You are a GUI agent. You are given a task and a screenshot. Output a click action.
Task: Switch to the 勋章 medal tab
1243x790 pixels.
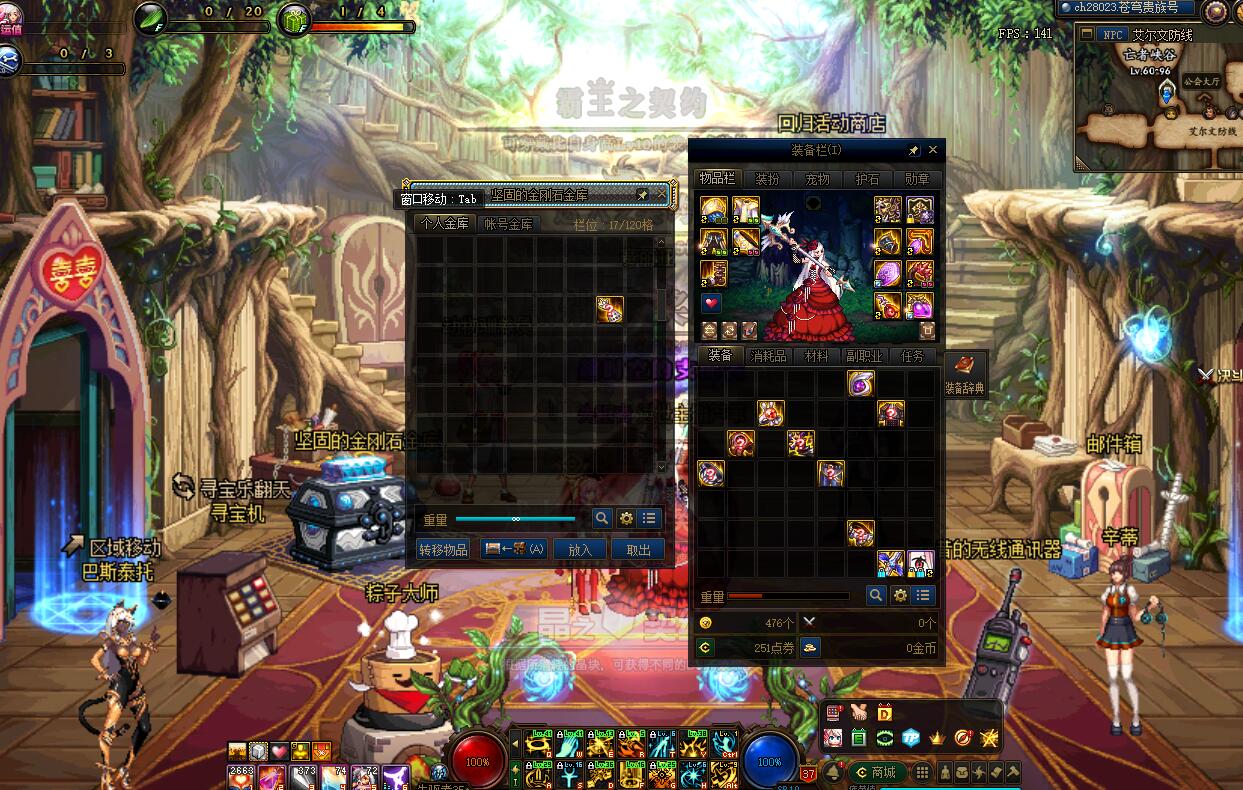[916, 179]
